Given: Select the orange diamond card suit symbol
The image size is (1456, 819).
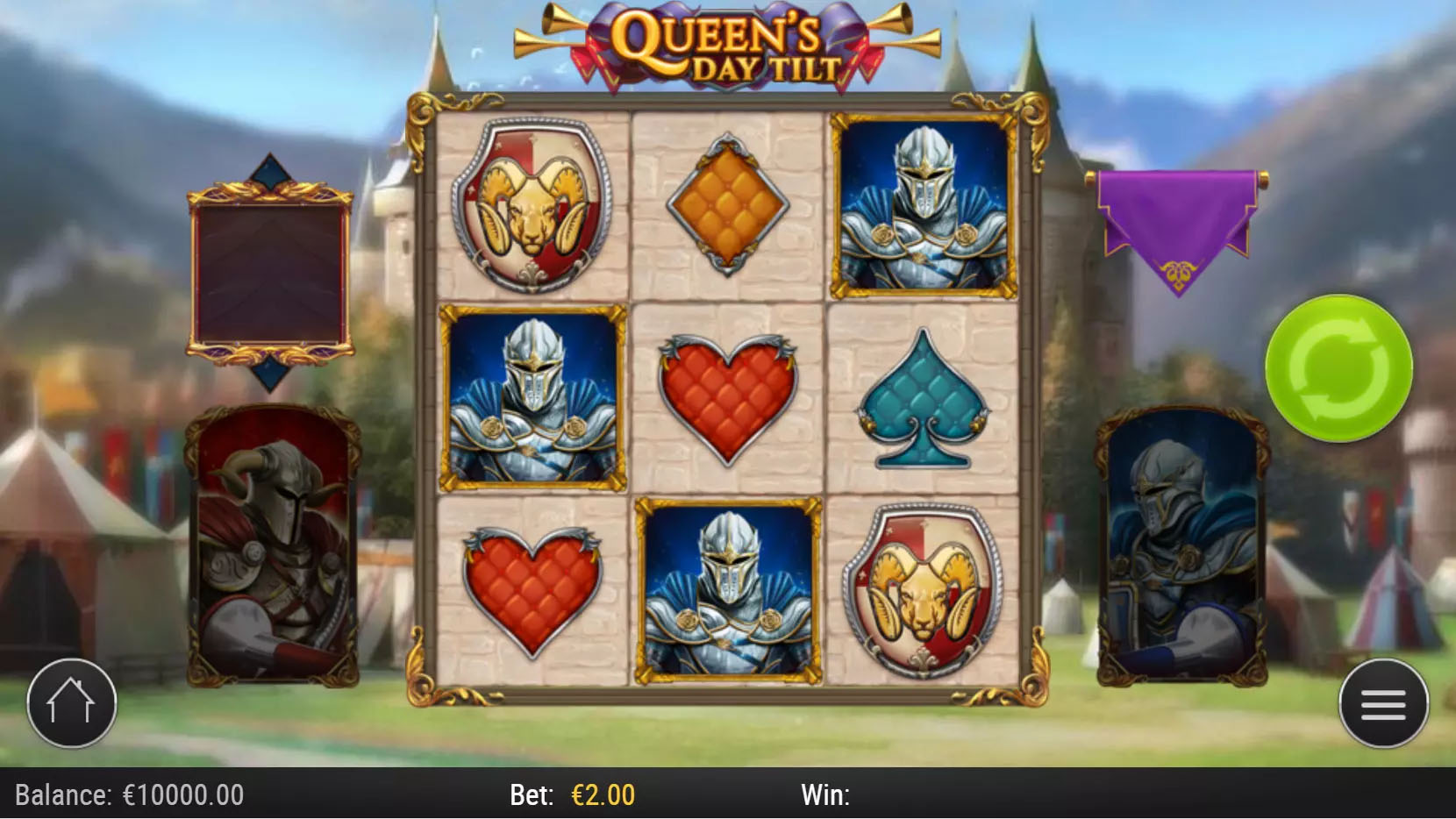Looking at the screenshot, I should 726,204.
